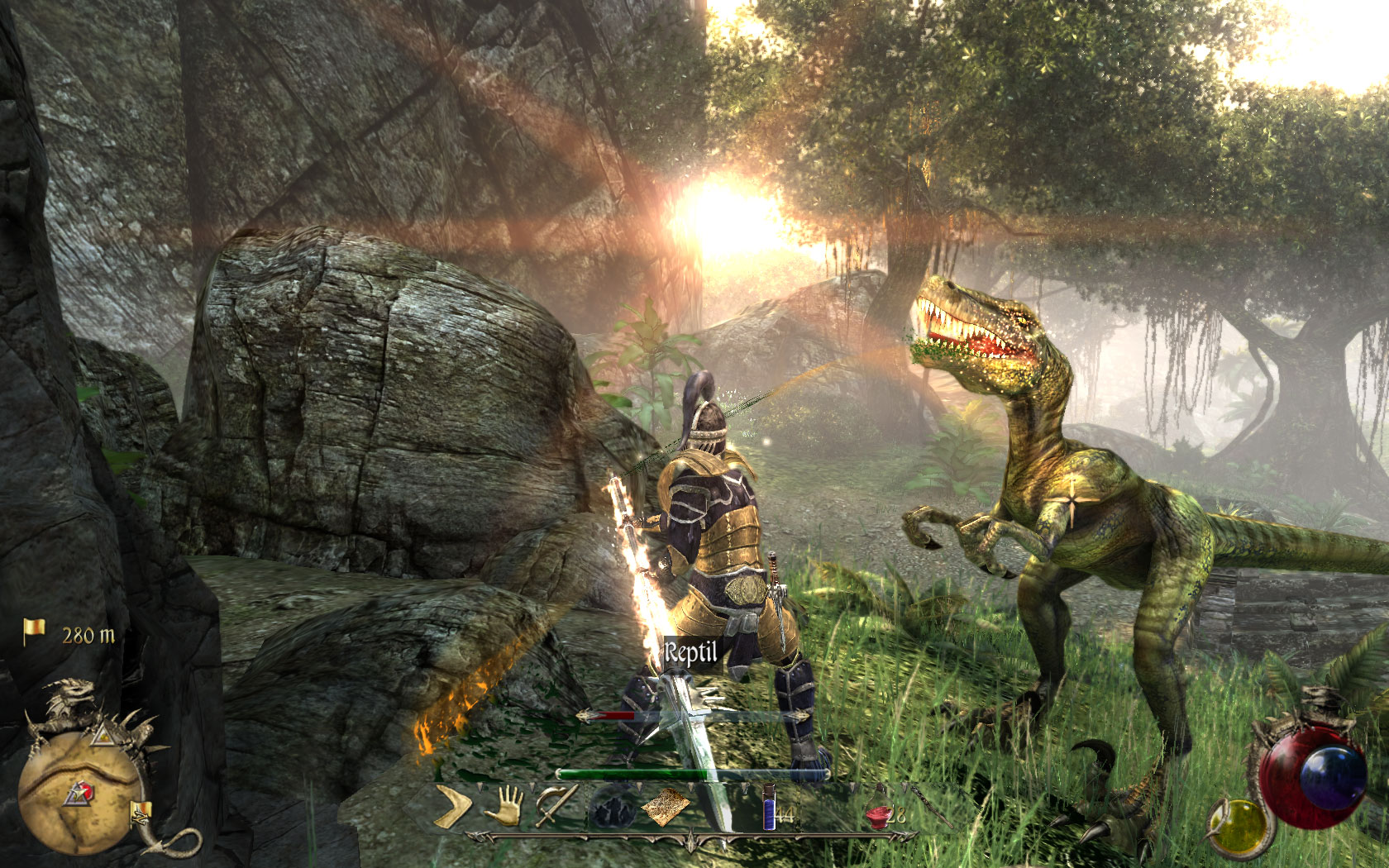Use the sword and sickle skill

click(x=556, y=806)
